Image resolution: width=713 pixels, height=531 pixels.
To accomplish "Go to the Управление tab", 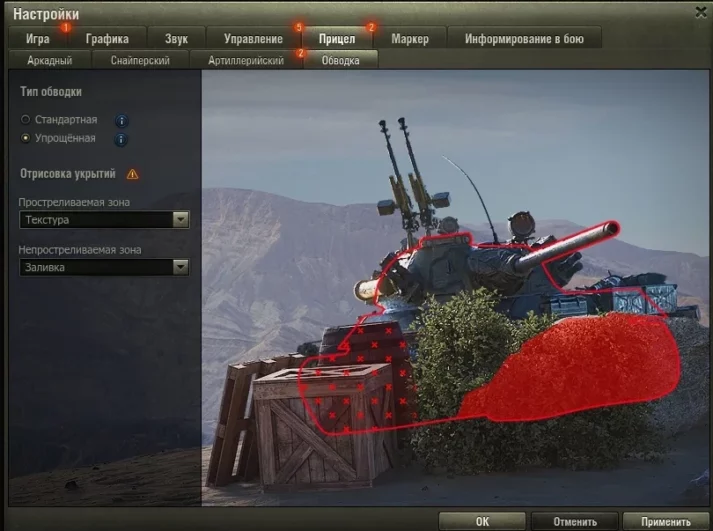I will pos(253,39).
